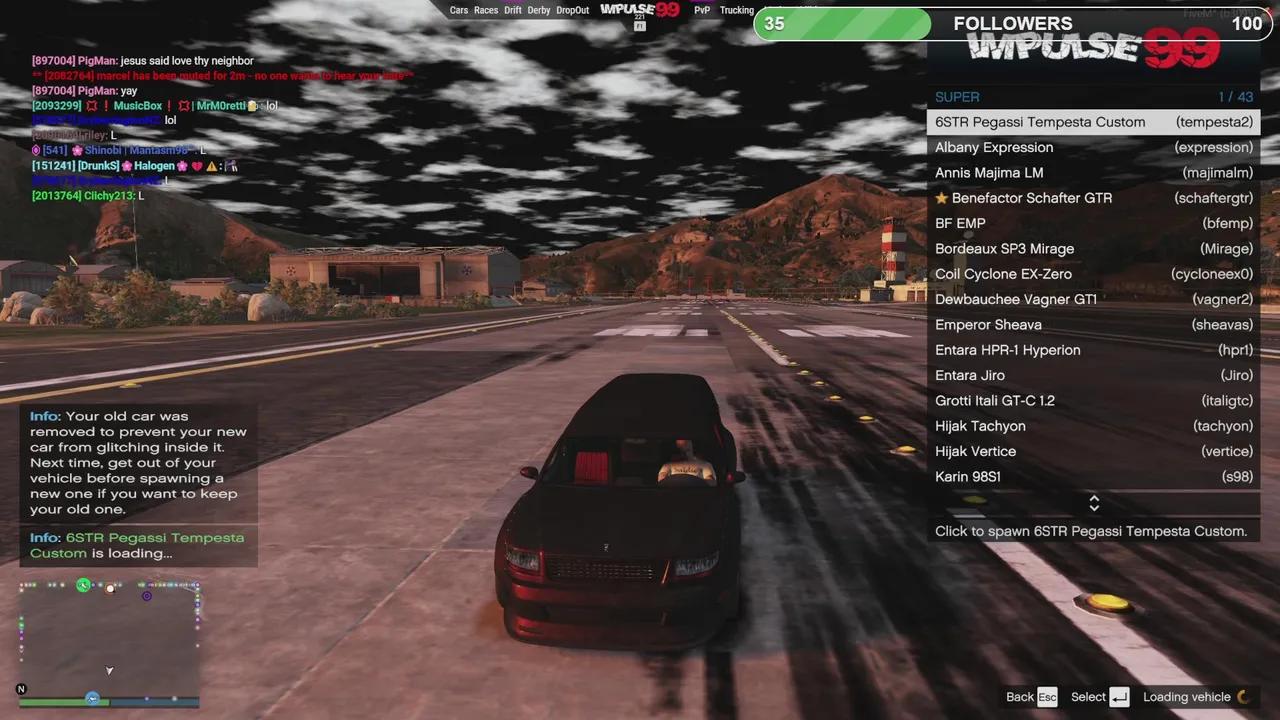Click the warning triangle in Halogen's chat line
This screenshot has height=720, width=1280.
point(213,166)
